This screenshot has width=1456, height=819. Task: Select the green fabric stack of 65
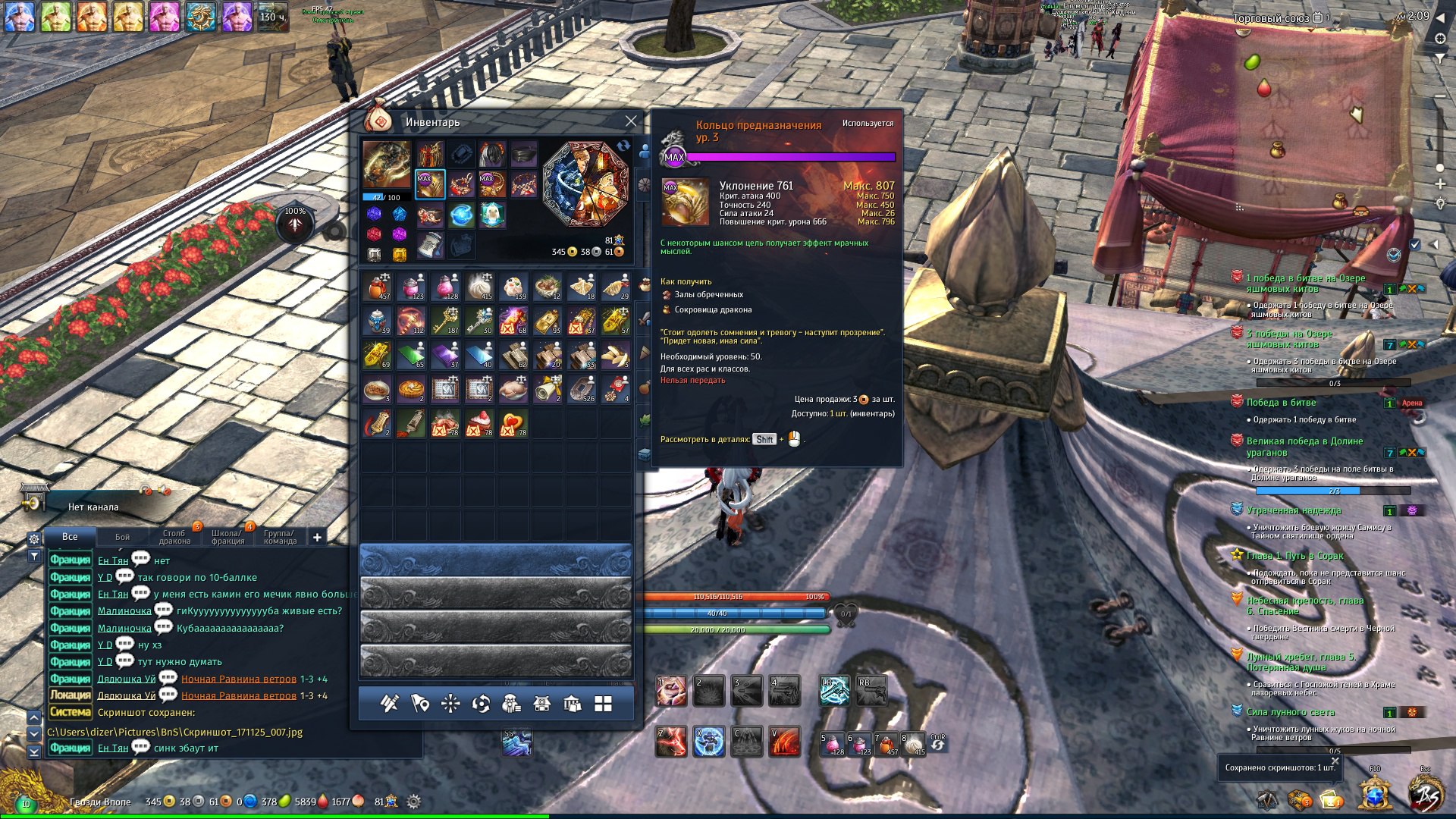click(x=411, y=355)
